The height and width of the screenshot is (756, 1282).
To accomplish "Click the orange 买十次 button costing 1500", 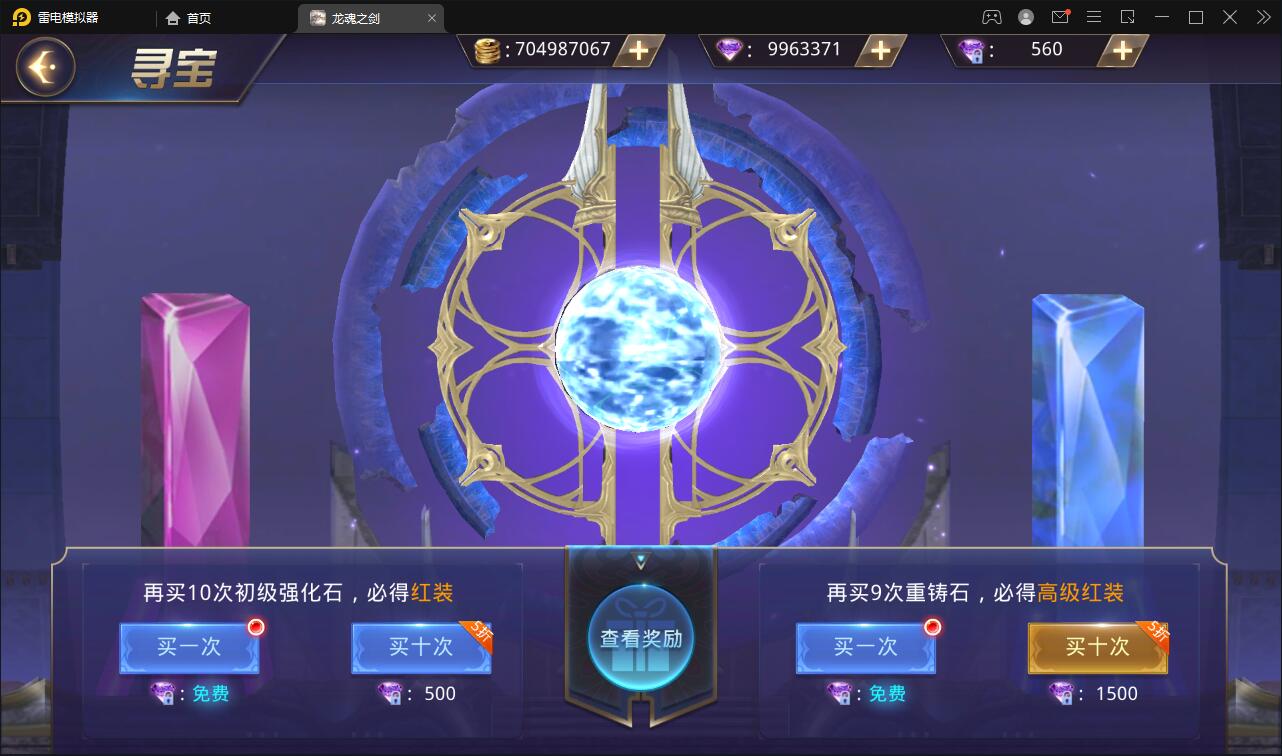I will pyautogui.click(x=1097, y=648).
